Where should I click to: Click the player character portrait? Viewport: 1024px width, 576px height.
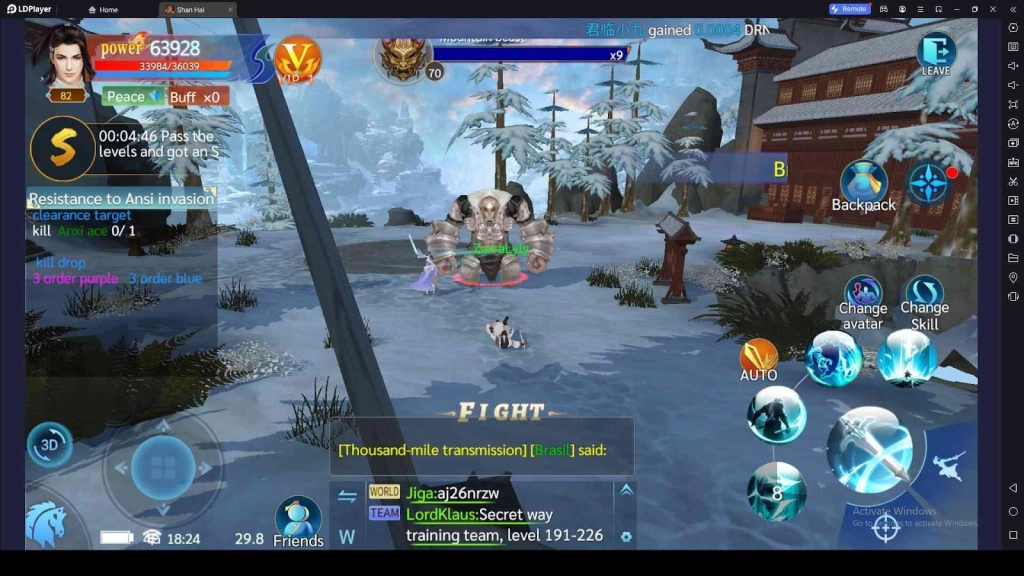(x=67, y=57)
